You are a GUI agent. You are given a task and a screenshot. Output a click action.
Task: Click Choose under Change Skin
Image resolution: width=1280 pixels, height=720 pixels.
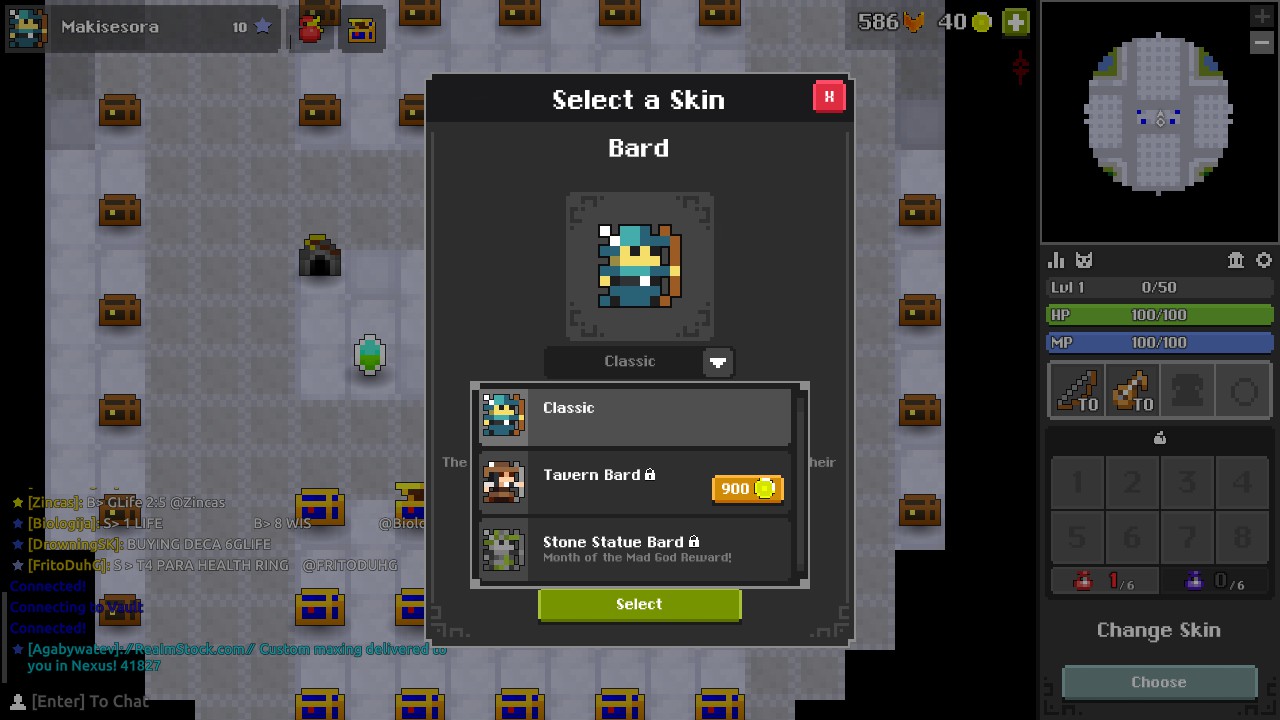coord(1158,682)
